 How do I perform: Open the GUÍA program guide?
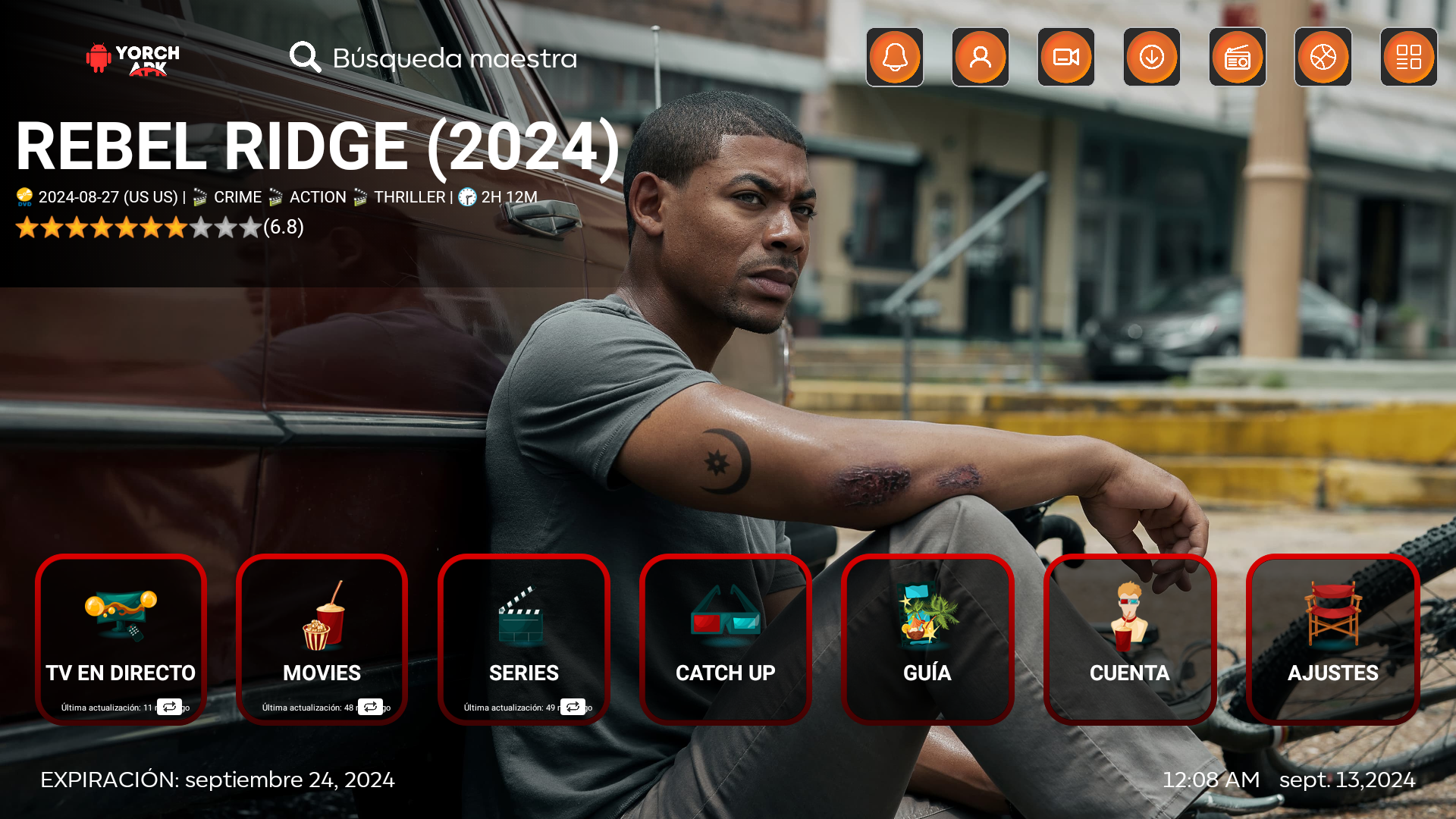[x=927, y=639]
